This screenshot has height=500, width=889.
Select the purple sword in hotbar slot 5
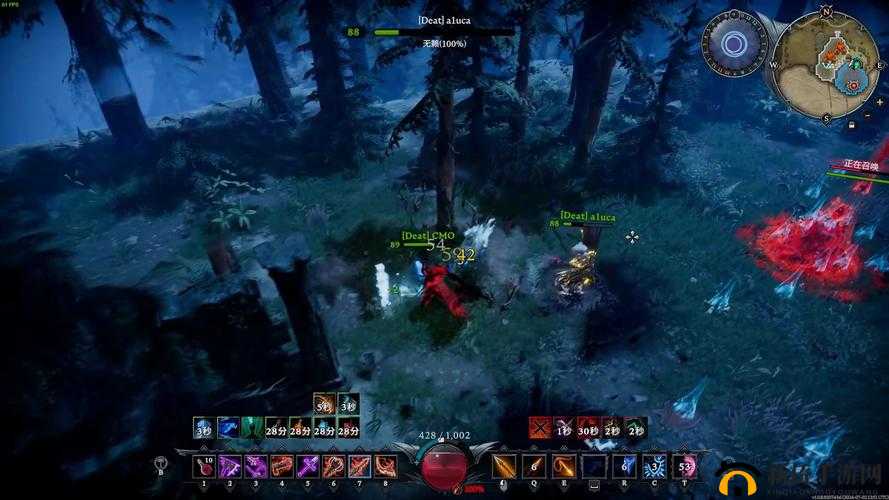(308, 466)
